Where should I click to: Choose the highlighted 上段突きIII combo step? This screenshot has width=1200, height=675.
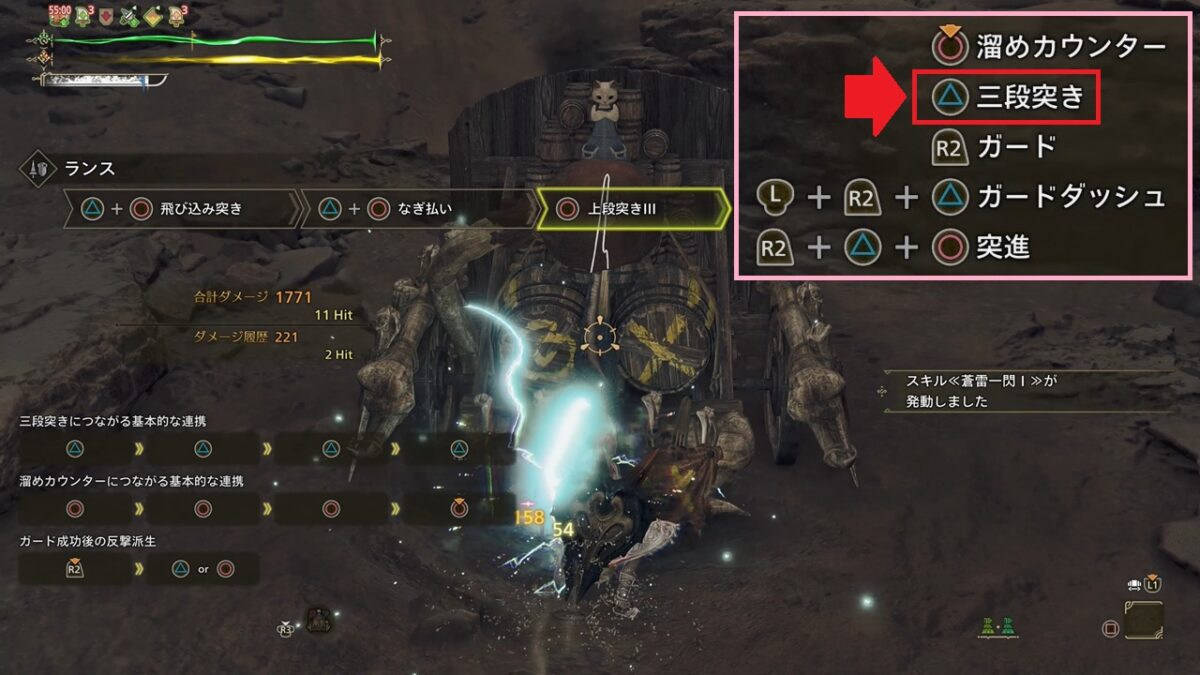[x=631, y=209]
